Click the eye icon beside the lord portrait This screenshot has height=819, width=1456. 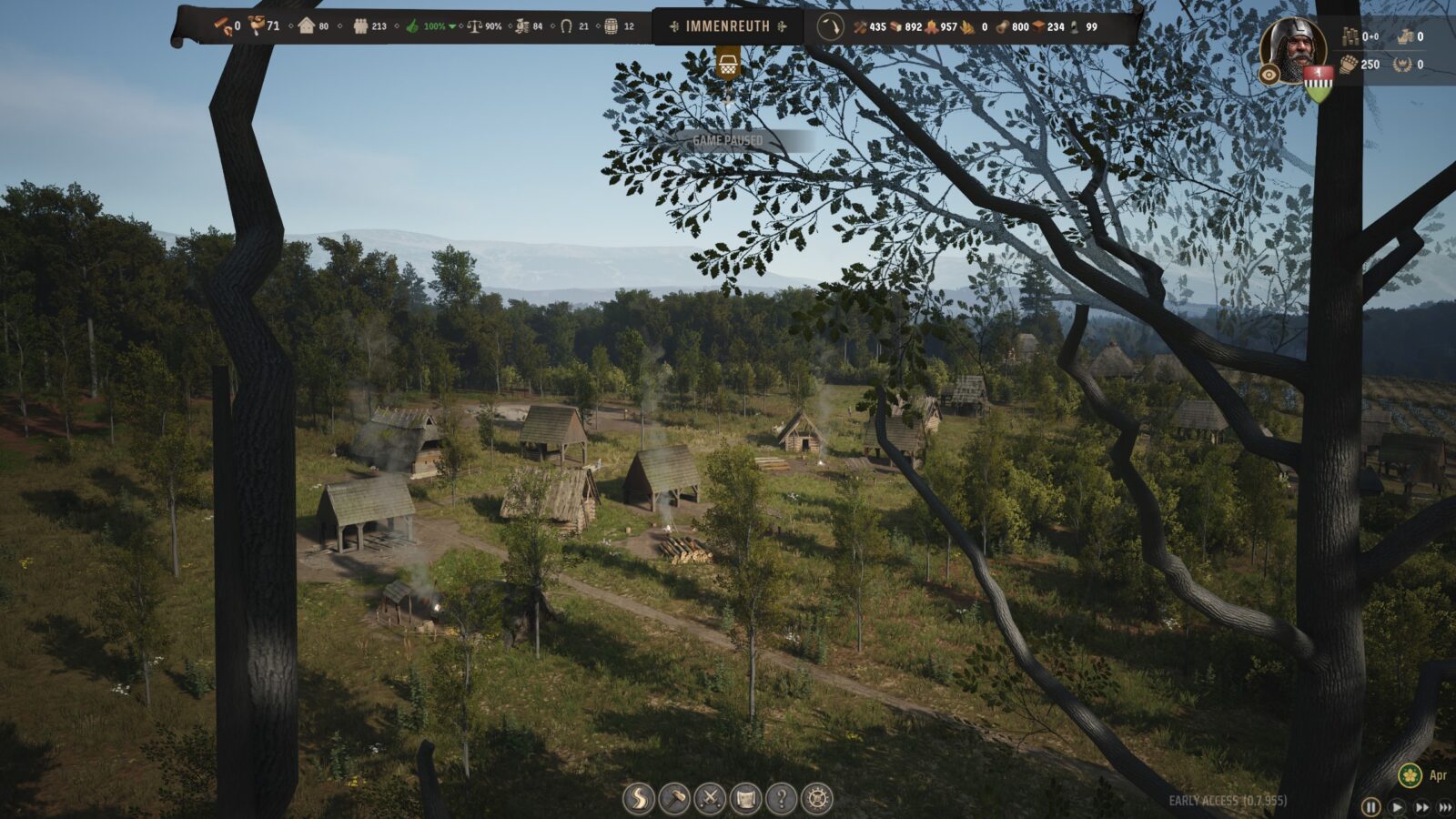coord(1269,75)
